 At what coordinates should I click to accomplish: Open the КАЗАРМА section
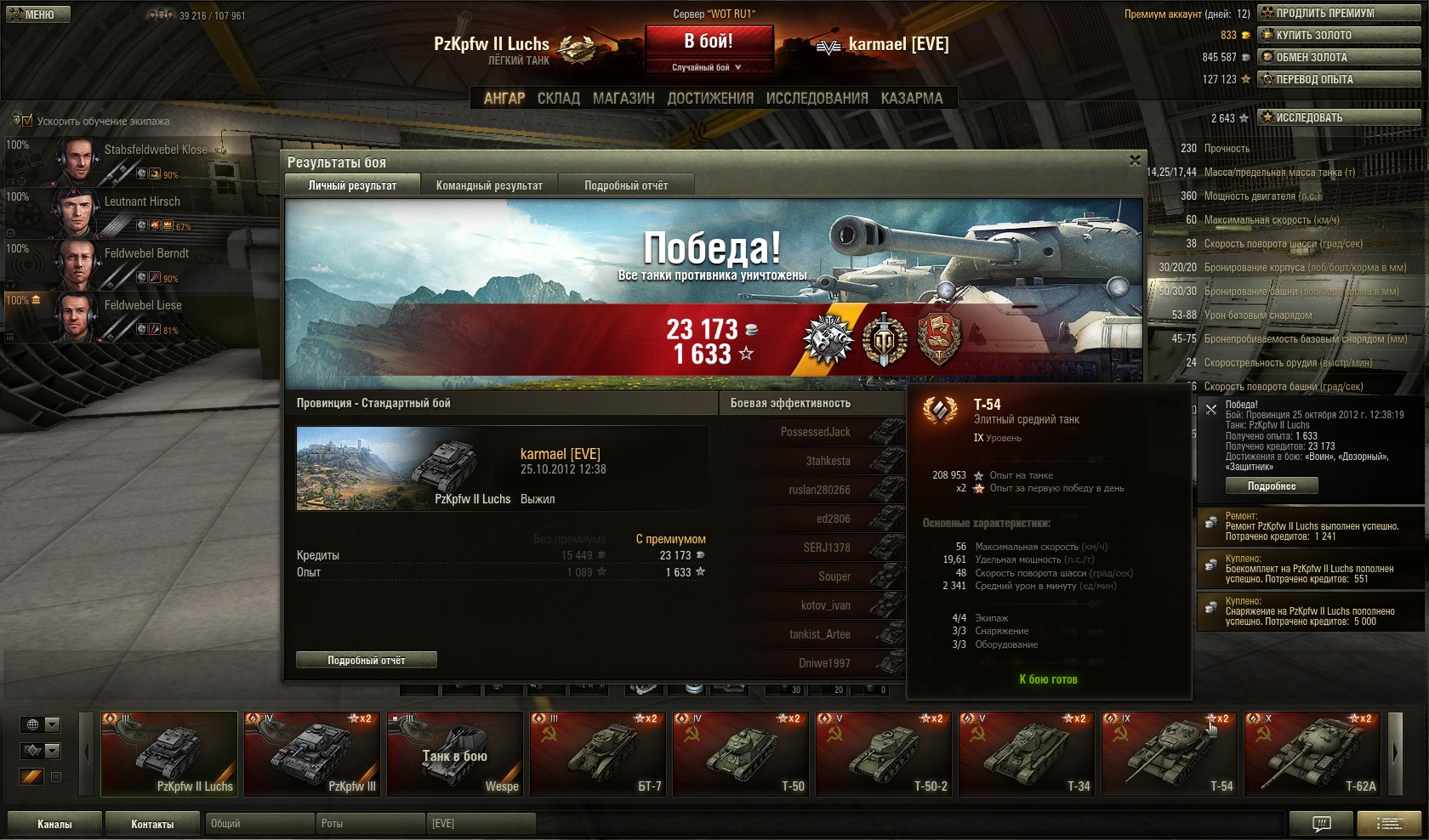(x=912, y=99)
